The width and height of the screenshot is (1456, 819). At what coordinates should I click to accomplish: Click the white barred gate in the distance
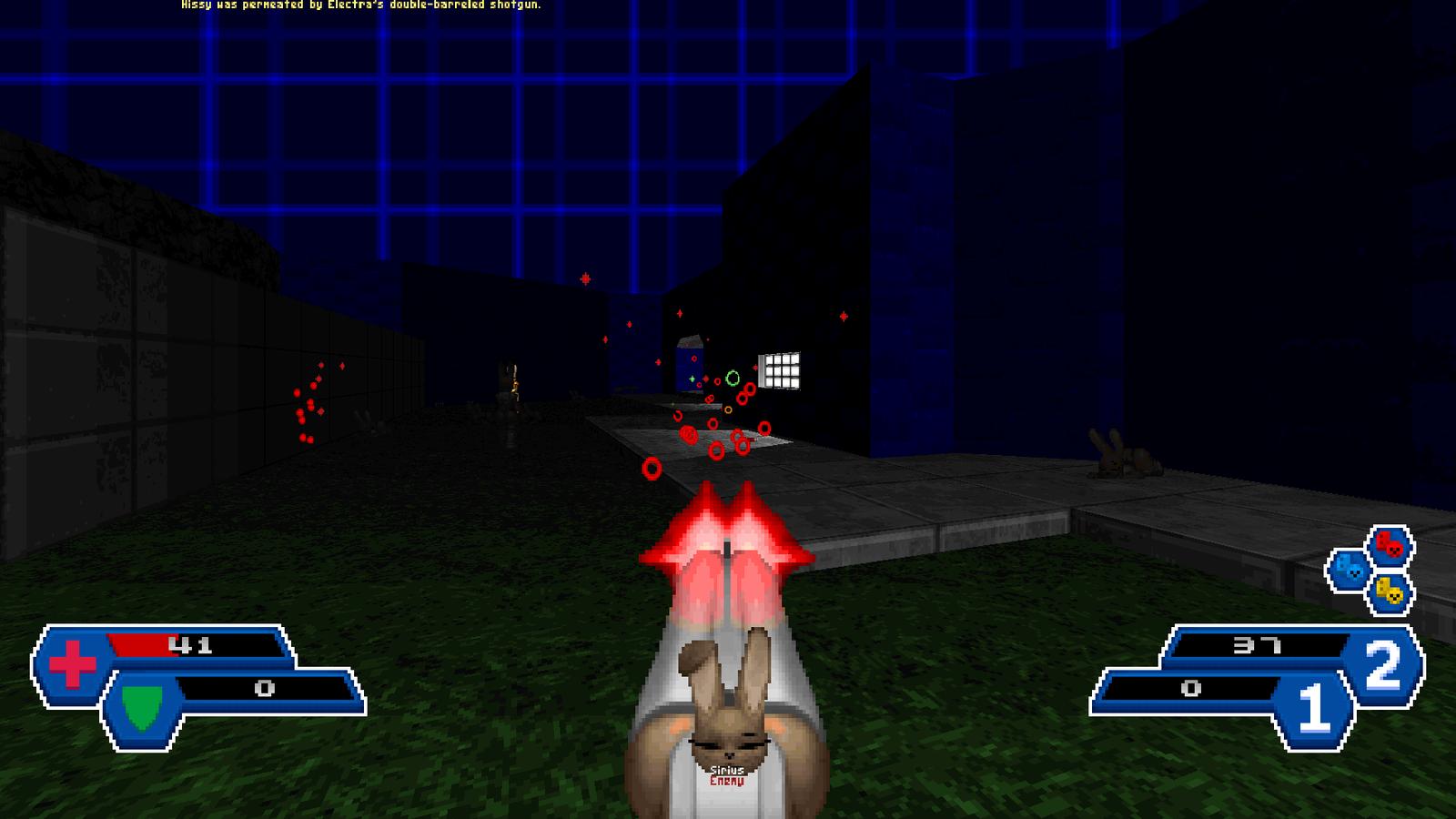click(779, 369)
